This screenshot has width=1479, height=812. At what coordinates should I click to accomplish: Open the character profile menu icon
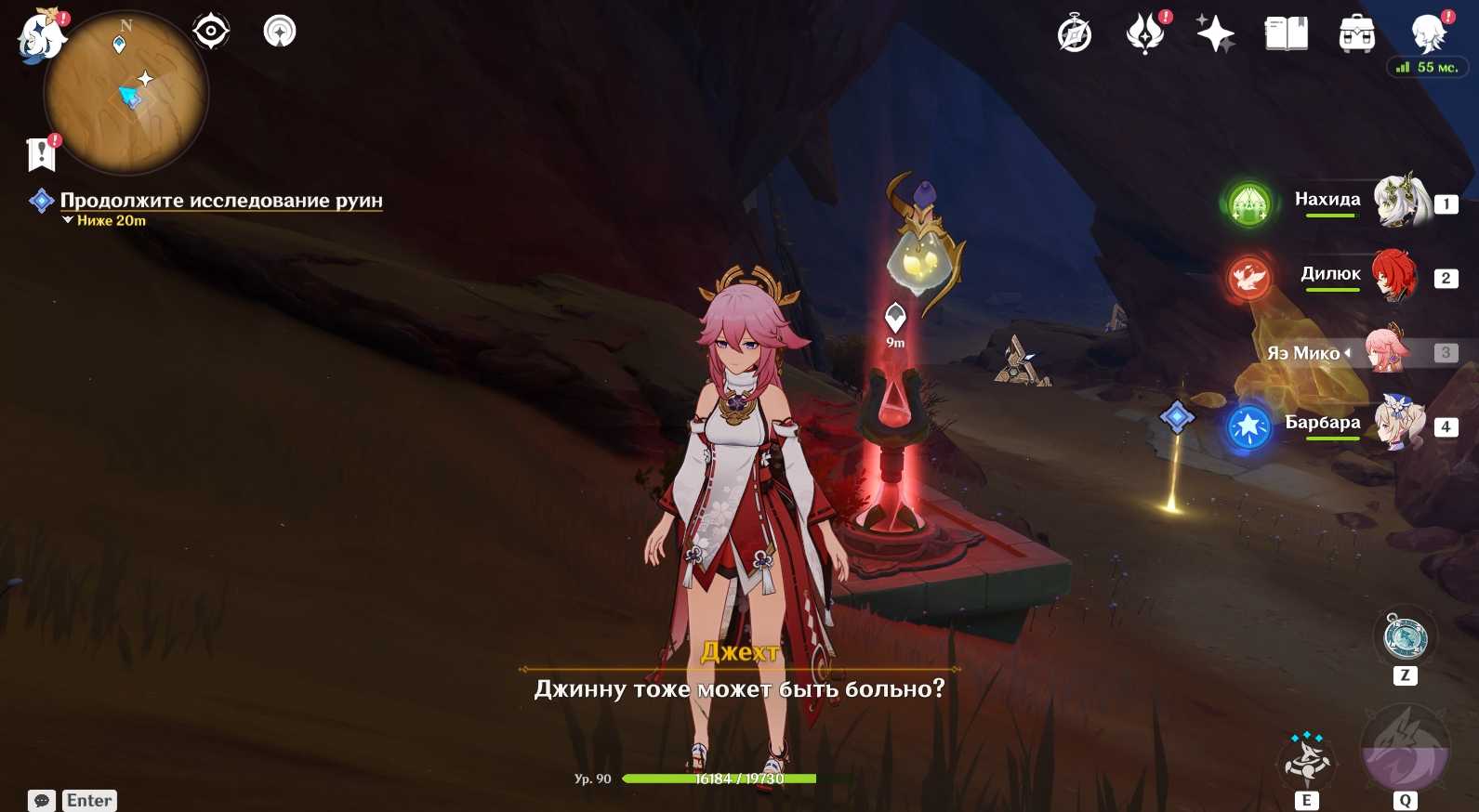point(1427,33)
